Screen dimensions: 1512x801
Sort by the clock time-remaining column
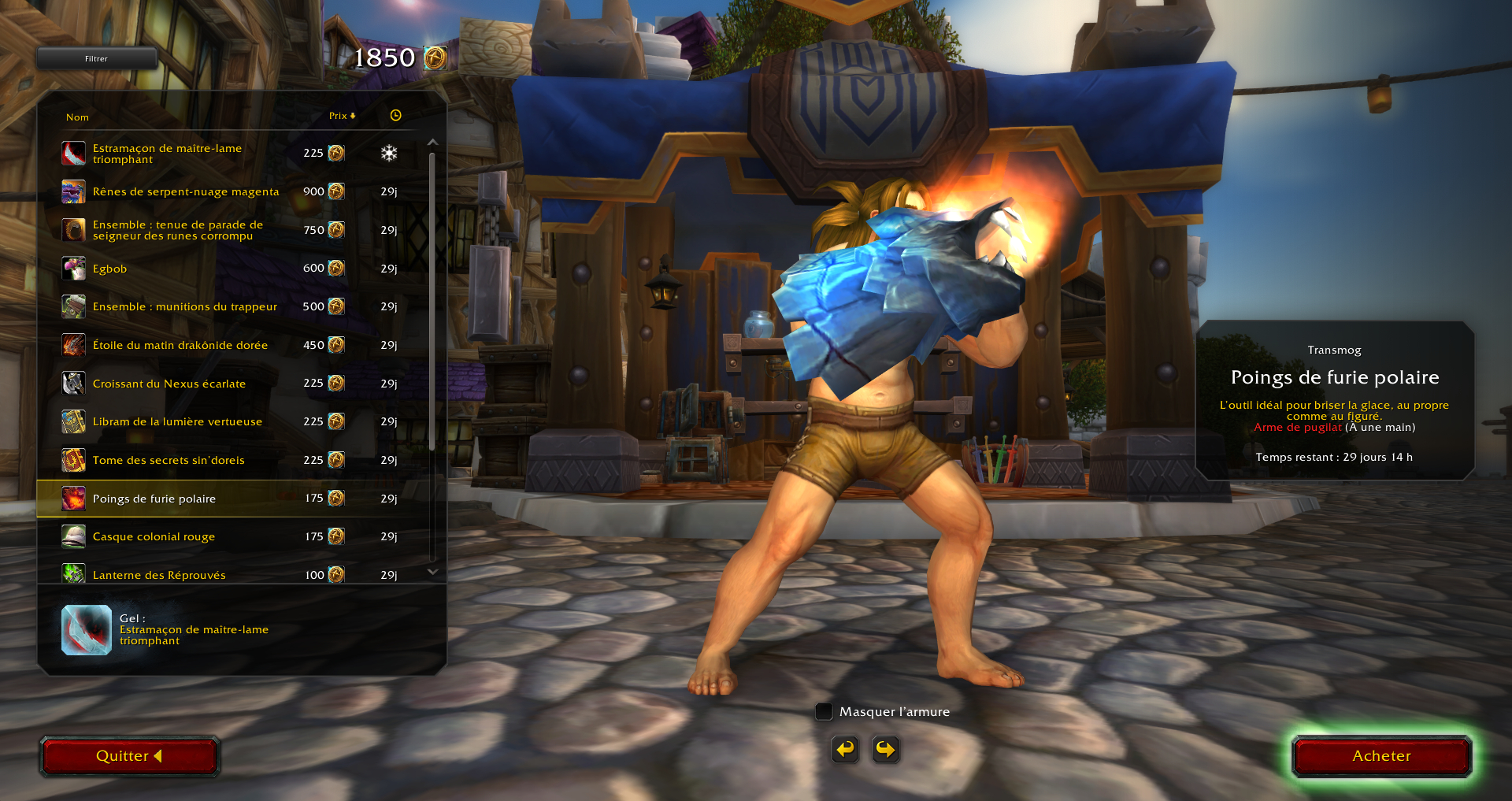coord(395,116)
